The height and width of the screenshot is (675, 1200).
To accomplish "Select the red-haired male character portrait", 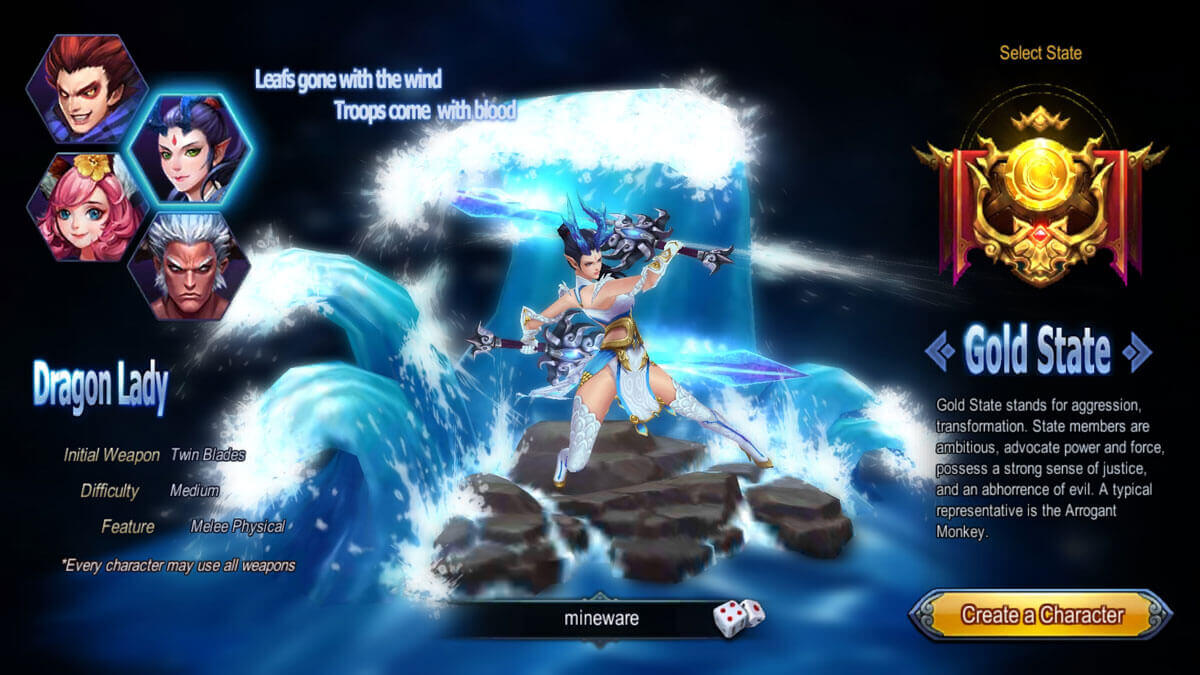I will pyautogui.click(x=87, y=90).
